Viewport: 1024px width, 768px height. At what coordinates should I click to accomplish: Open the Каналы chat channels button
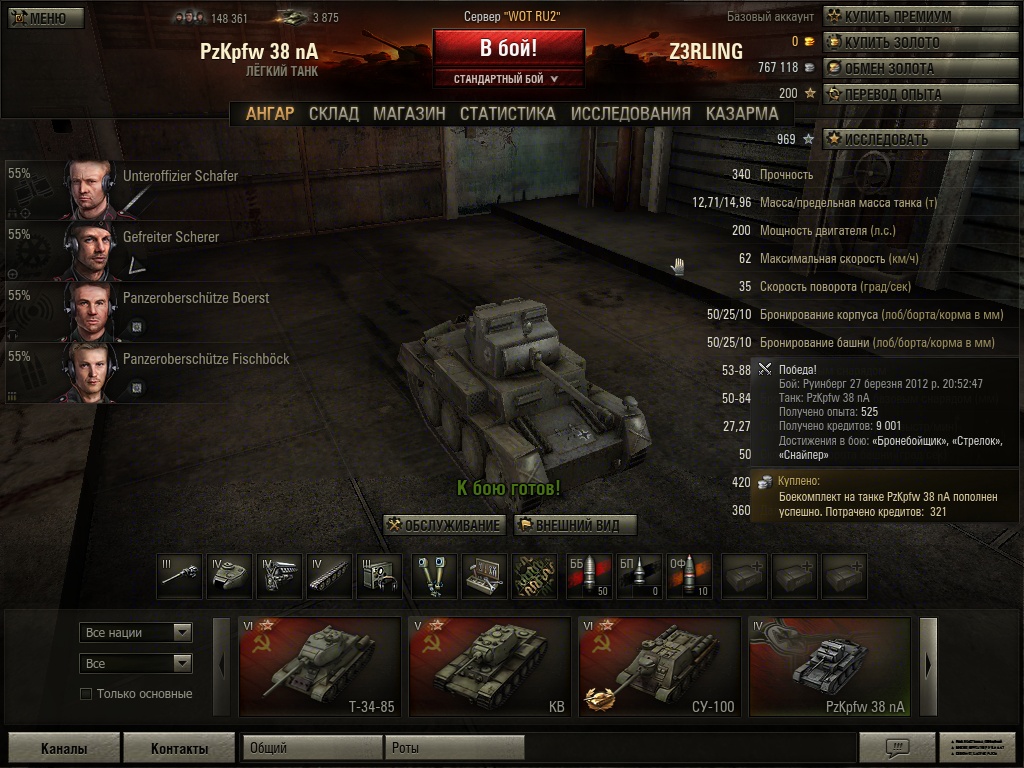click(x=64, y=748)
